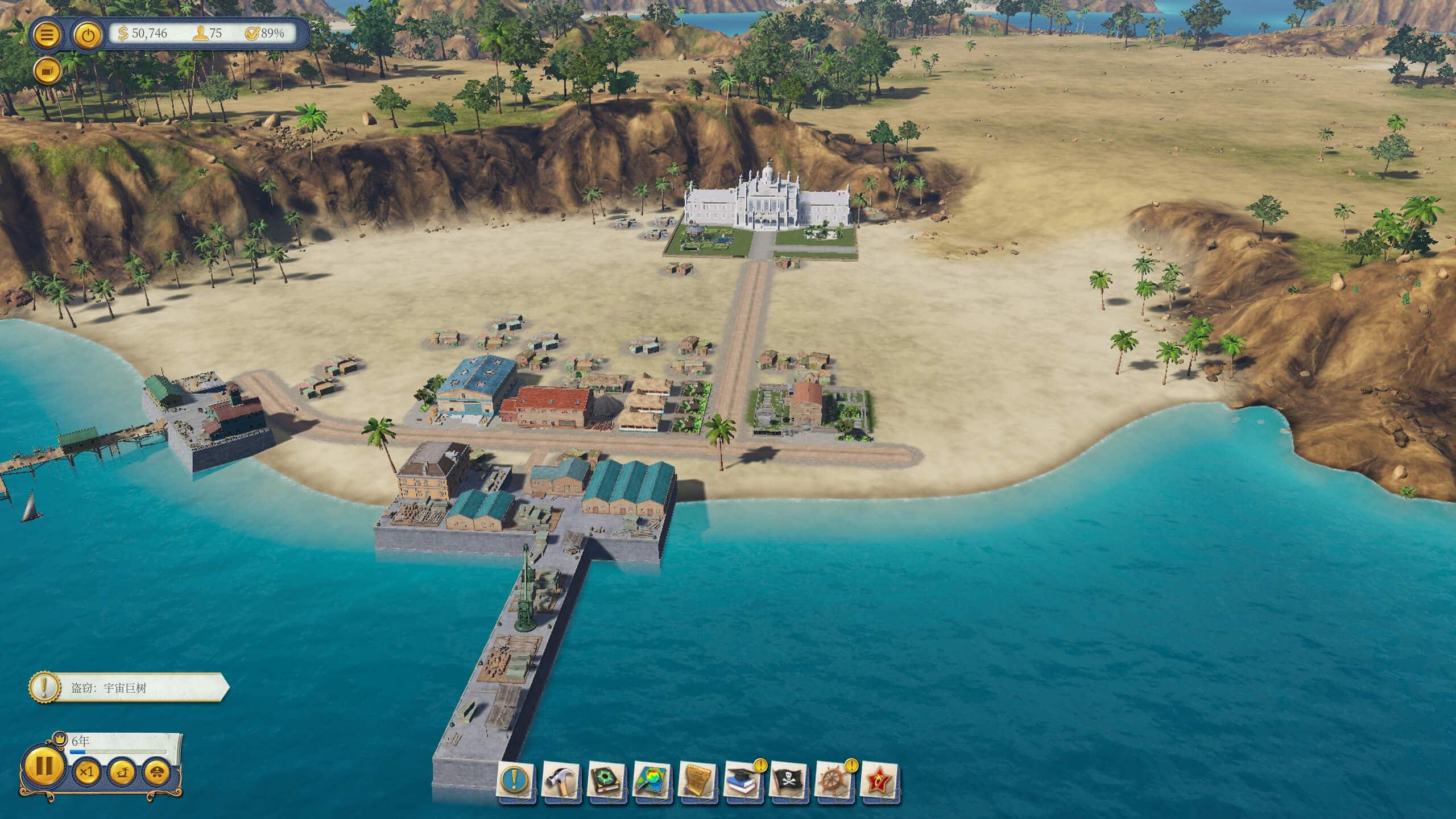Screen dimensions: 1456x819
Task: Open the research graduation cap menu
Action: (x=743, y=779)
